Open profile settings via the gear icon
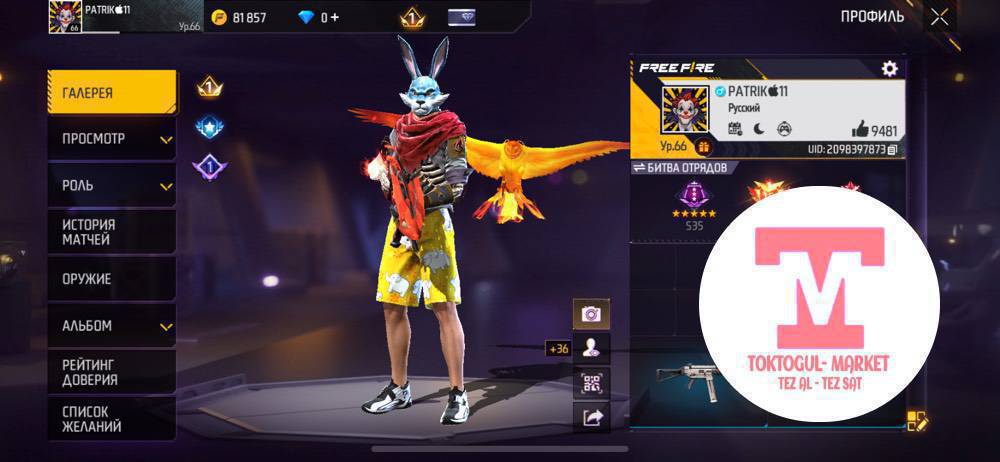The image size is (1000, 462). pyautogui.click(x=889, y=68)
